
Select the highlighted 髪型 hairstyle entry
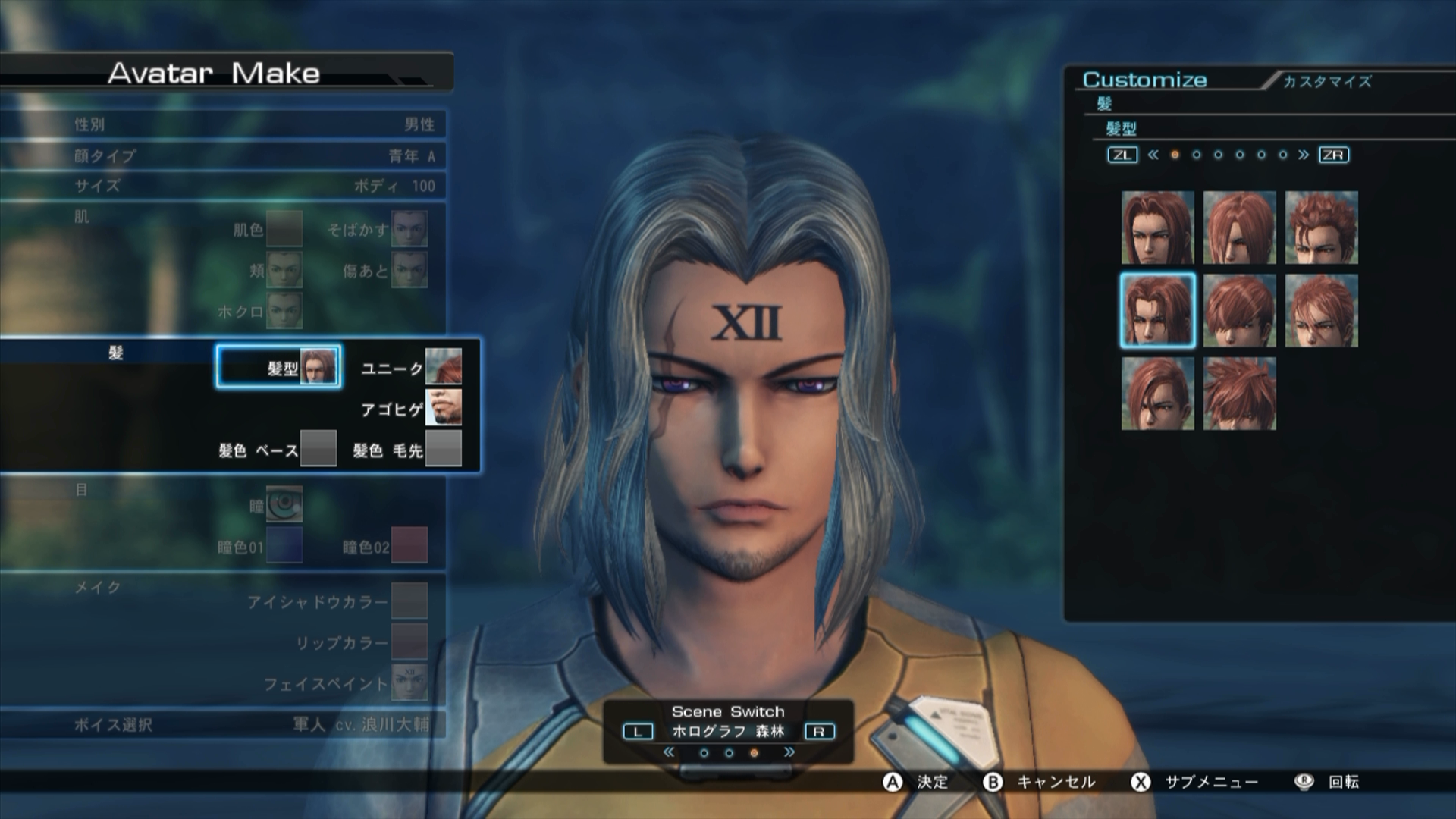tap(278, 367)
